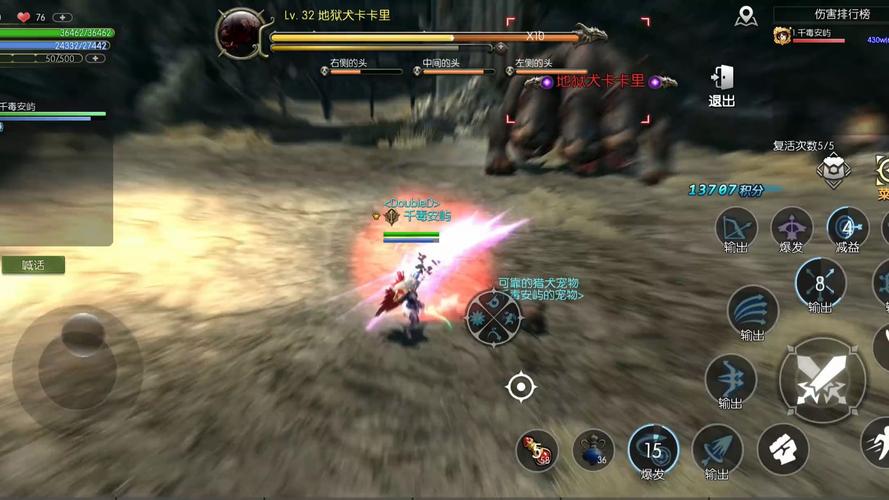Tap the 输出 skill on 8 cooldown
The height and width of the screenshot is (500, 889).
820,284
